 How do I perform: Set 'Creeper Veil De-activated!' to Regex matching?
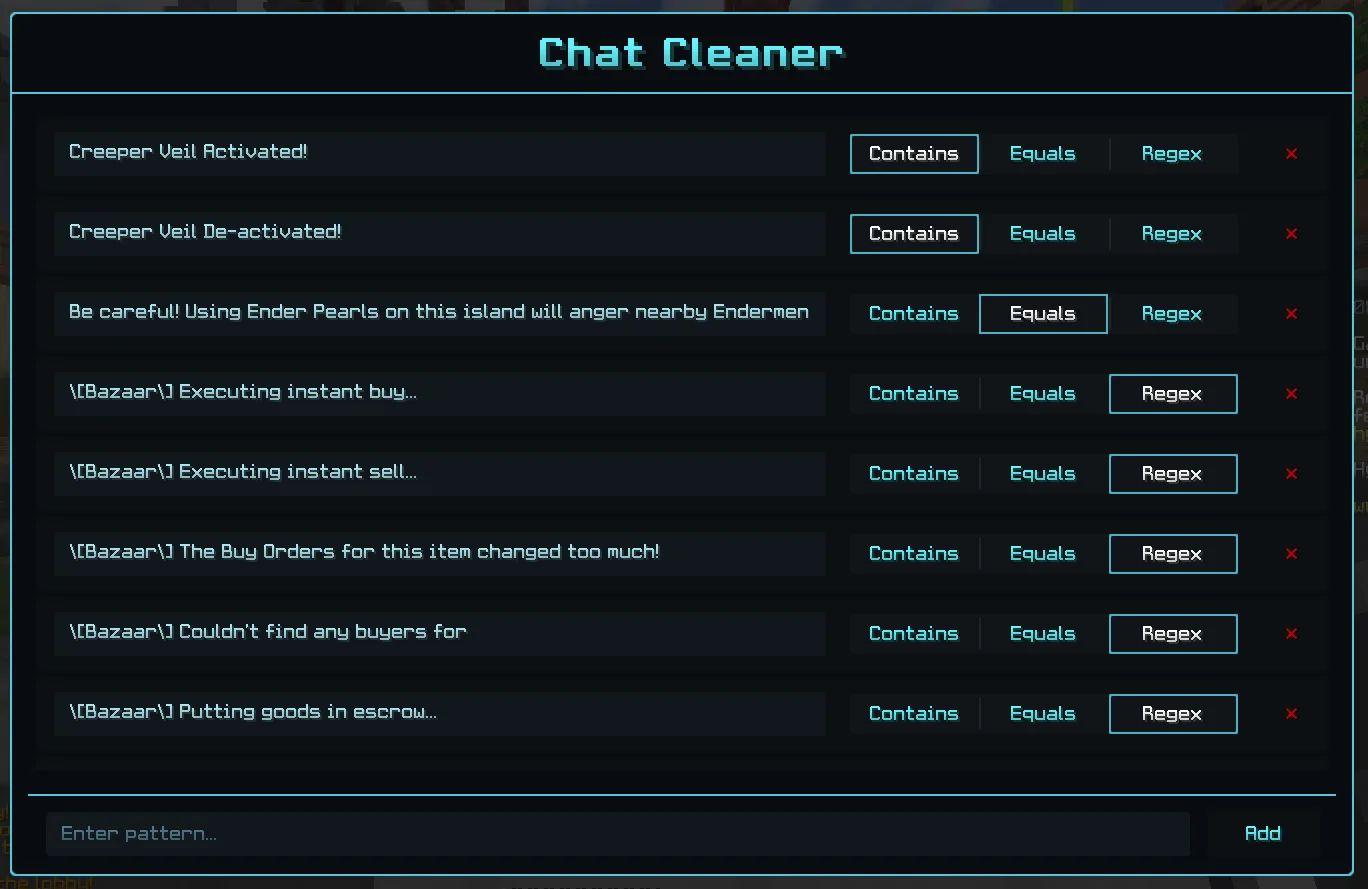pyautogui.click(x=1172, y=233)
